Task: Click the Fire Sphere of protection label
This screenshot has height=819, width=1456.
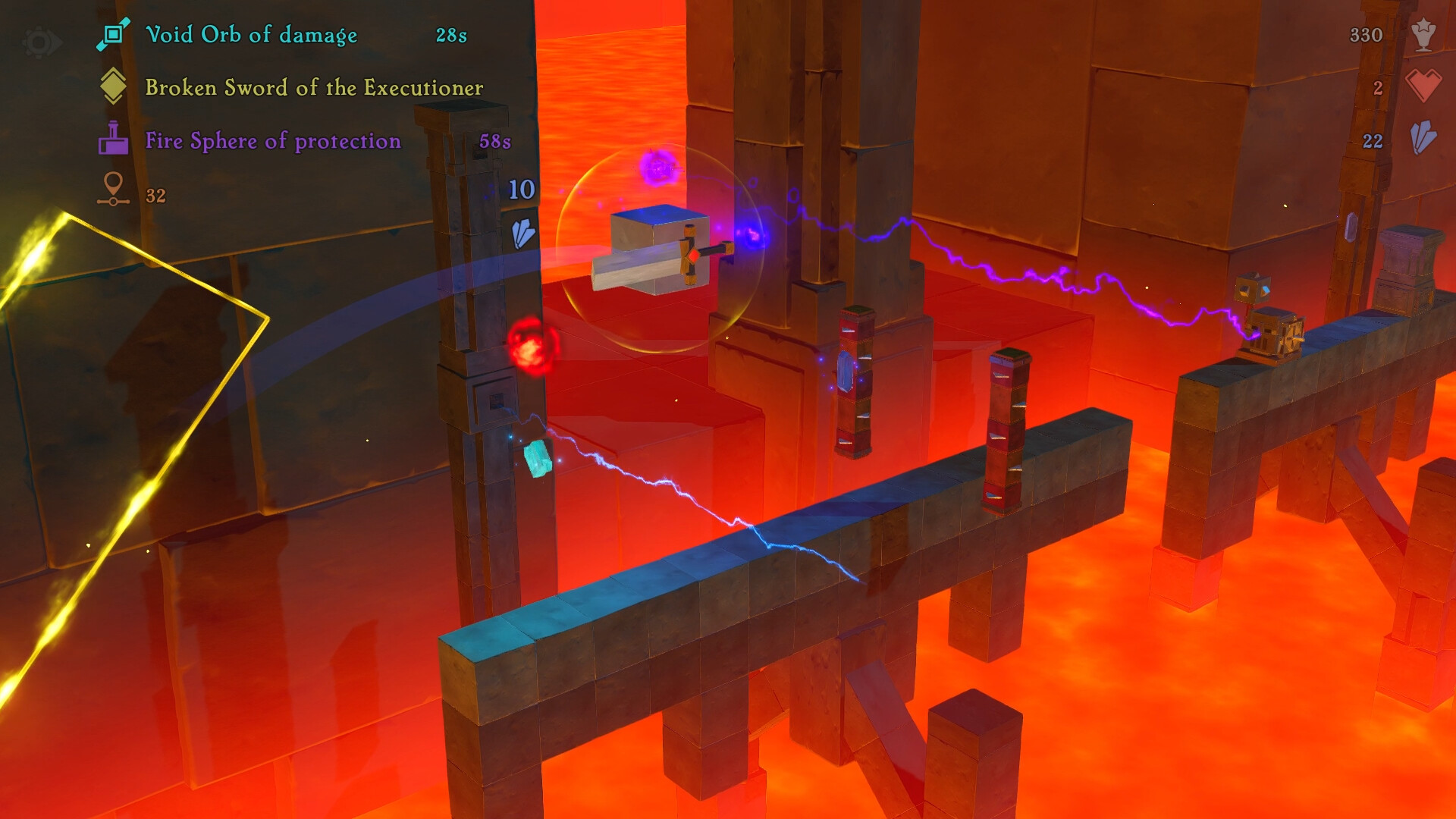Action: tap(273, 141)
